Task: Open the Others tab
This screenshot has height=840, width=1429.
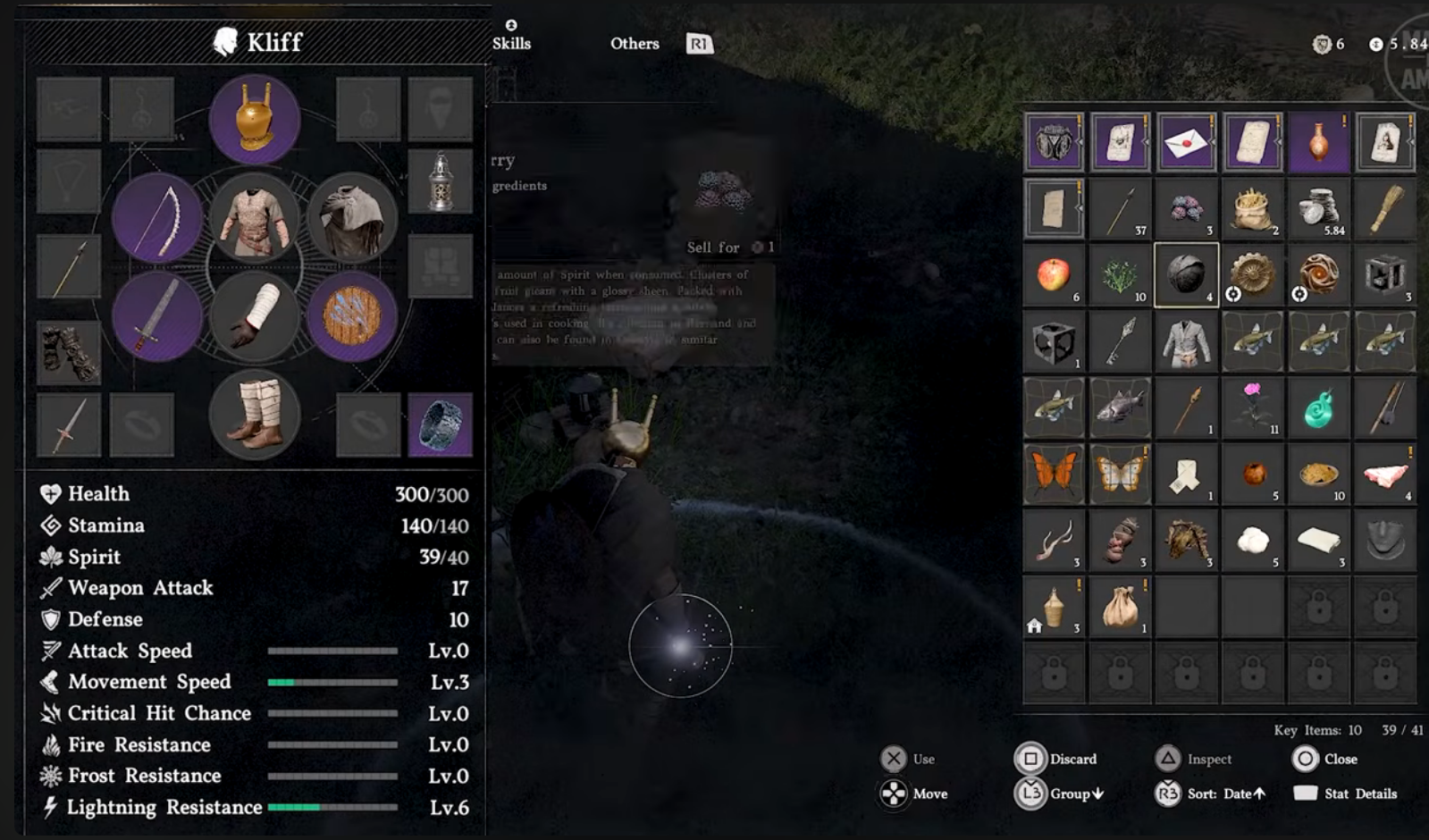Action: (x=635, y=43)
